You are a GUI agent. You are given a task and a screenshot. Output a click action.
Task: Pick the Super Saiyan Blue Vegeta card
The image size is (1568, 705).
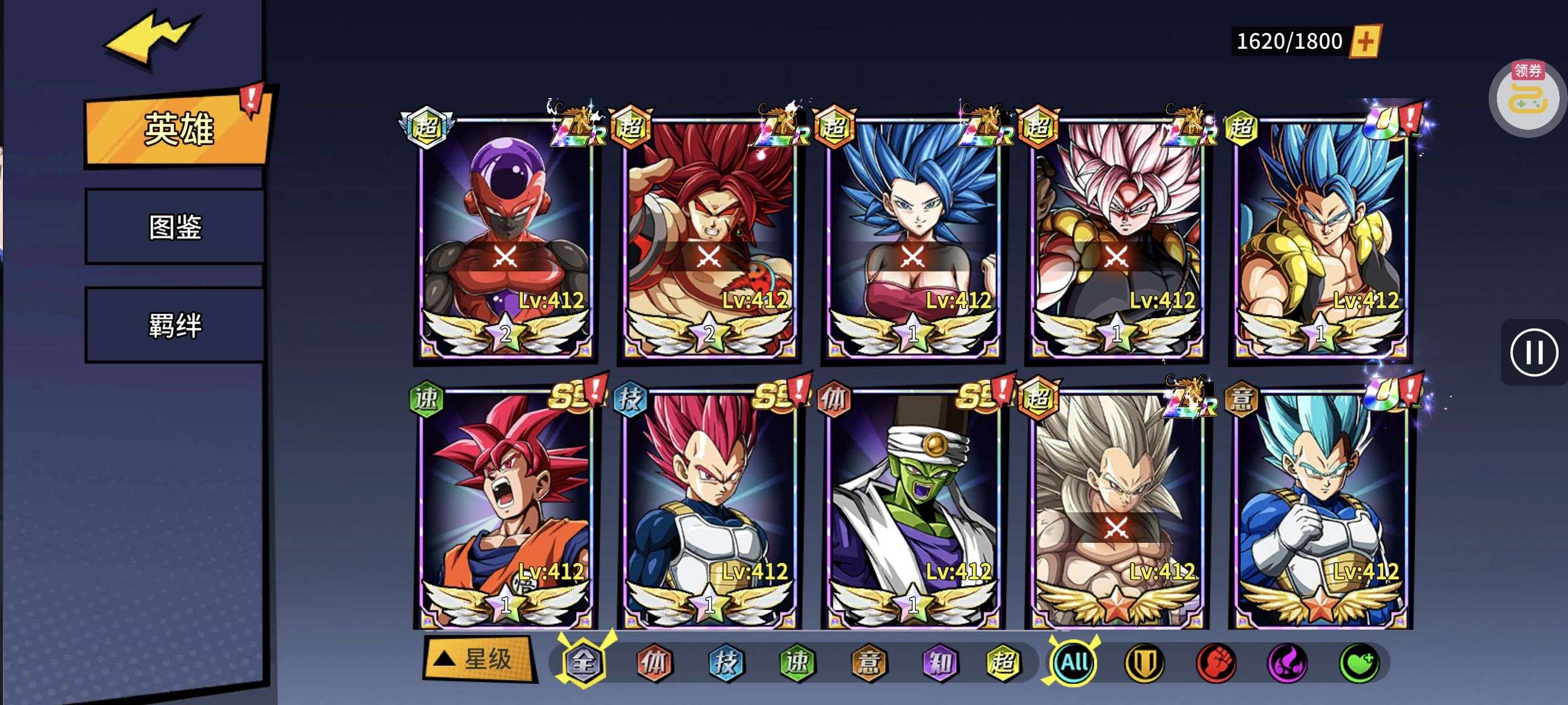coord(1321,508)
